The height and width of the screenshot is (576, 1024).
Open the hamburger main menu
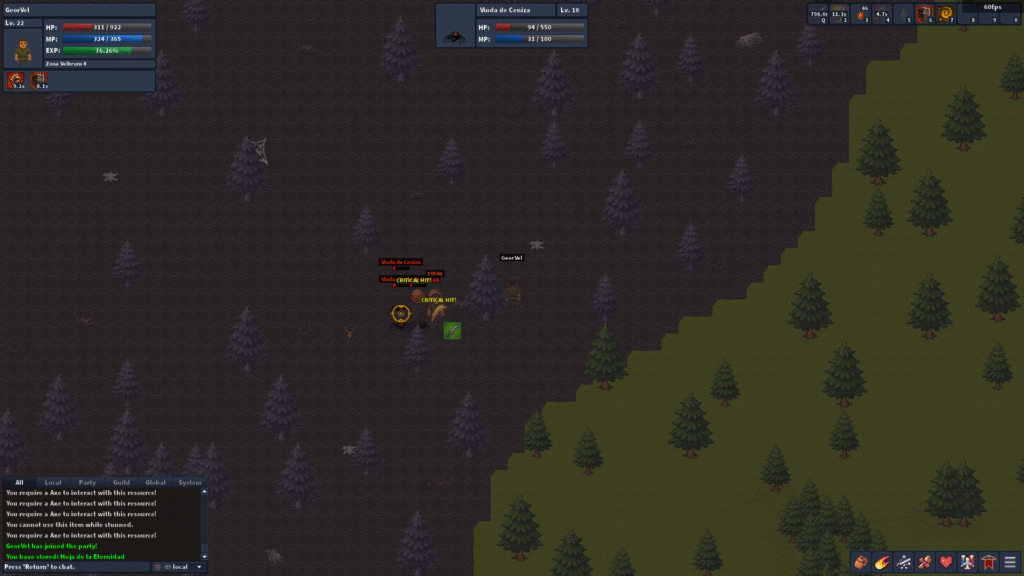click(1010, 562)
